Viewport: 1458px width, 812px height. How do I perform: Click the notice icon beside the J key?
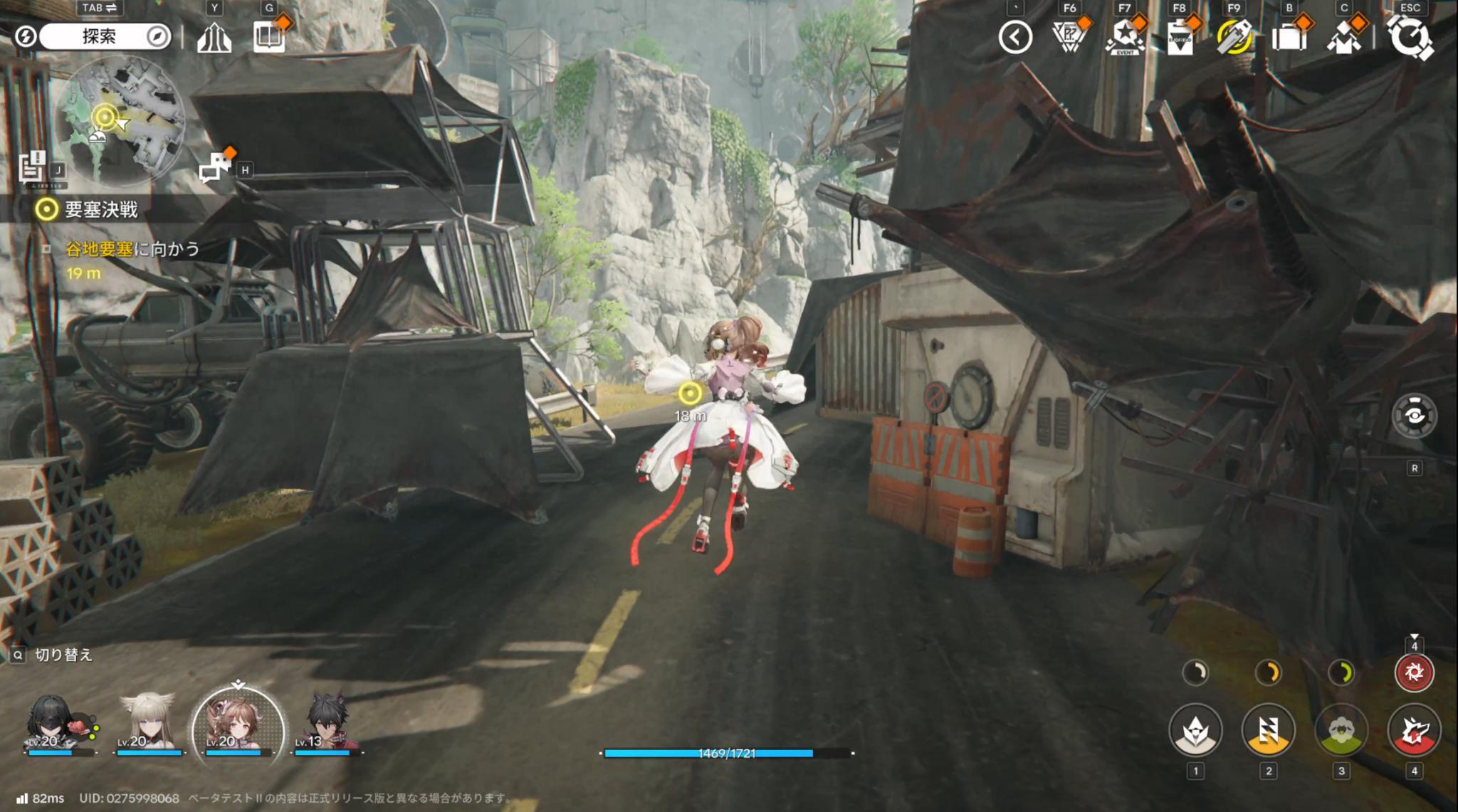(x=31, y=165)
